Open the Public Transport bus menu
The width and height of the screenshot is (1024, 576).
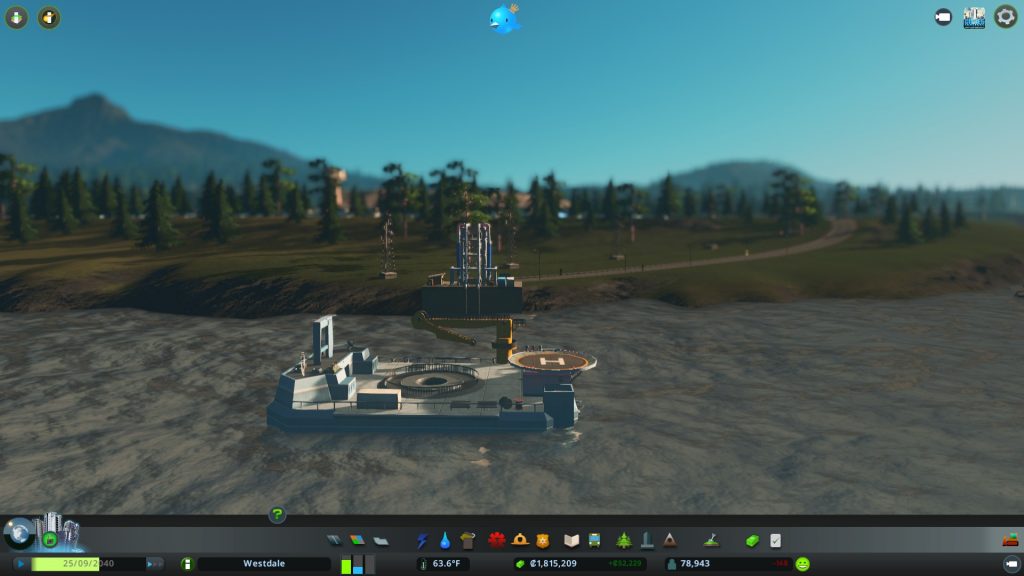(x=594, y=541)
